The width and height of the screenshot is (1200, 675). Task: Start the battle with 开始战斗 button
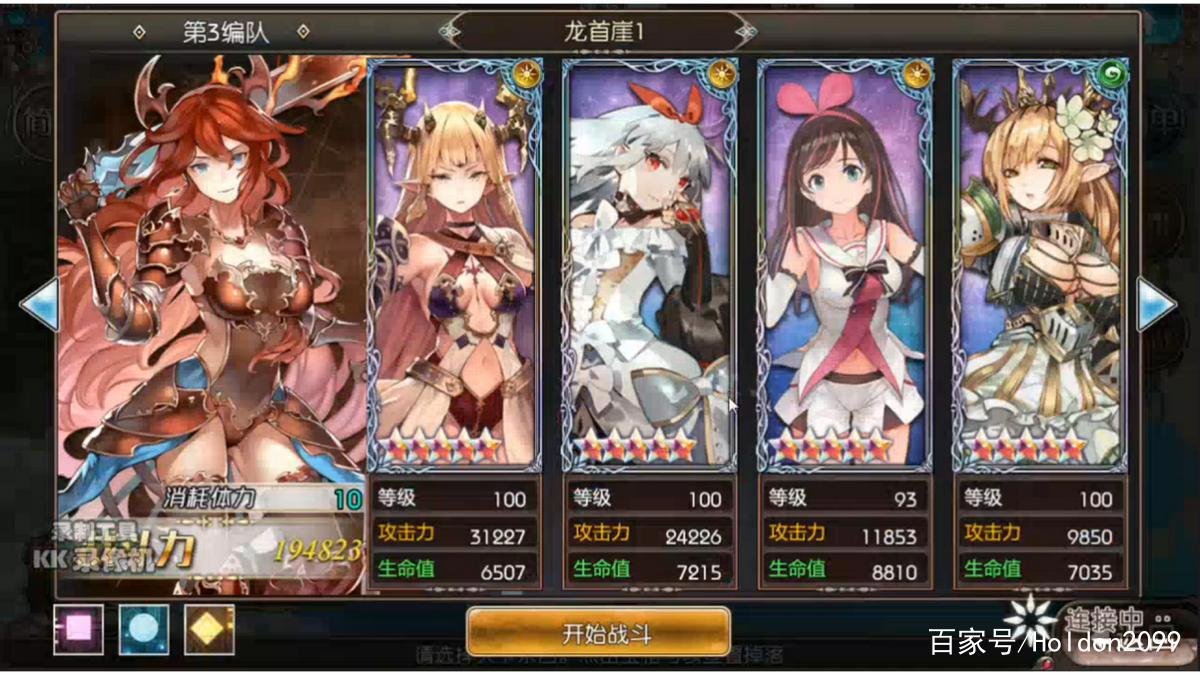coord(598,631)
